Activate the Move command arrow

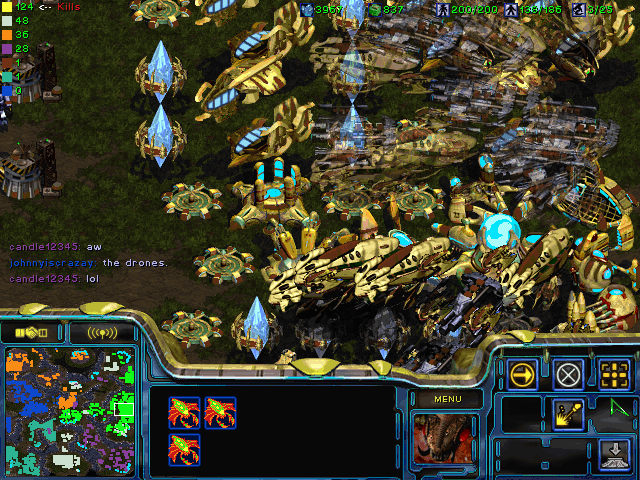522,375
